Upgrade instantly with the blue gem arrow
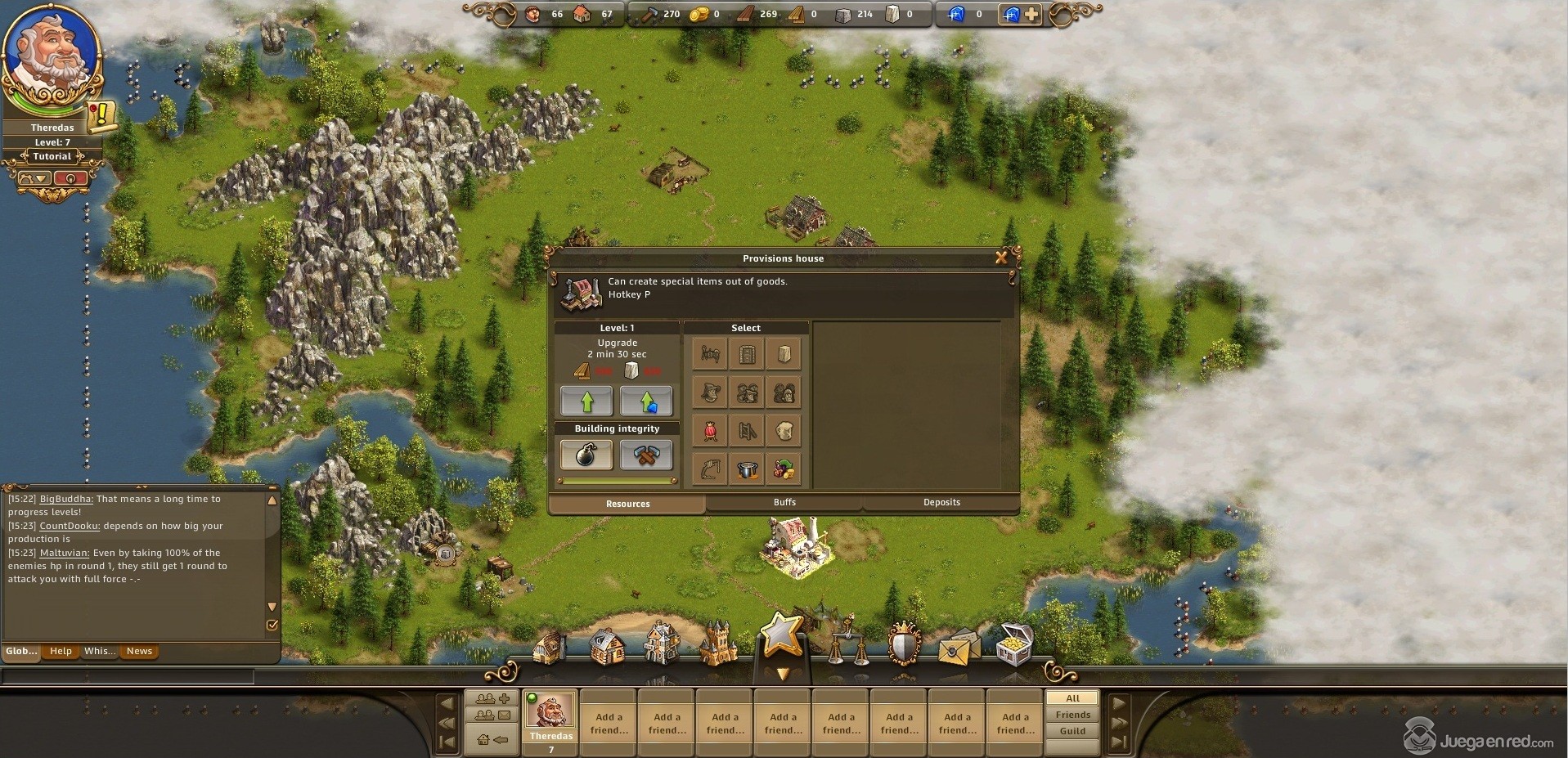The width and height of the screenshot is (1568, 758). [x=645, y=401]
